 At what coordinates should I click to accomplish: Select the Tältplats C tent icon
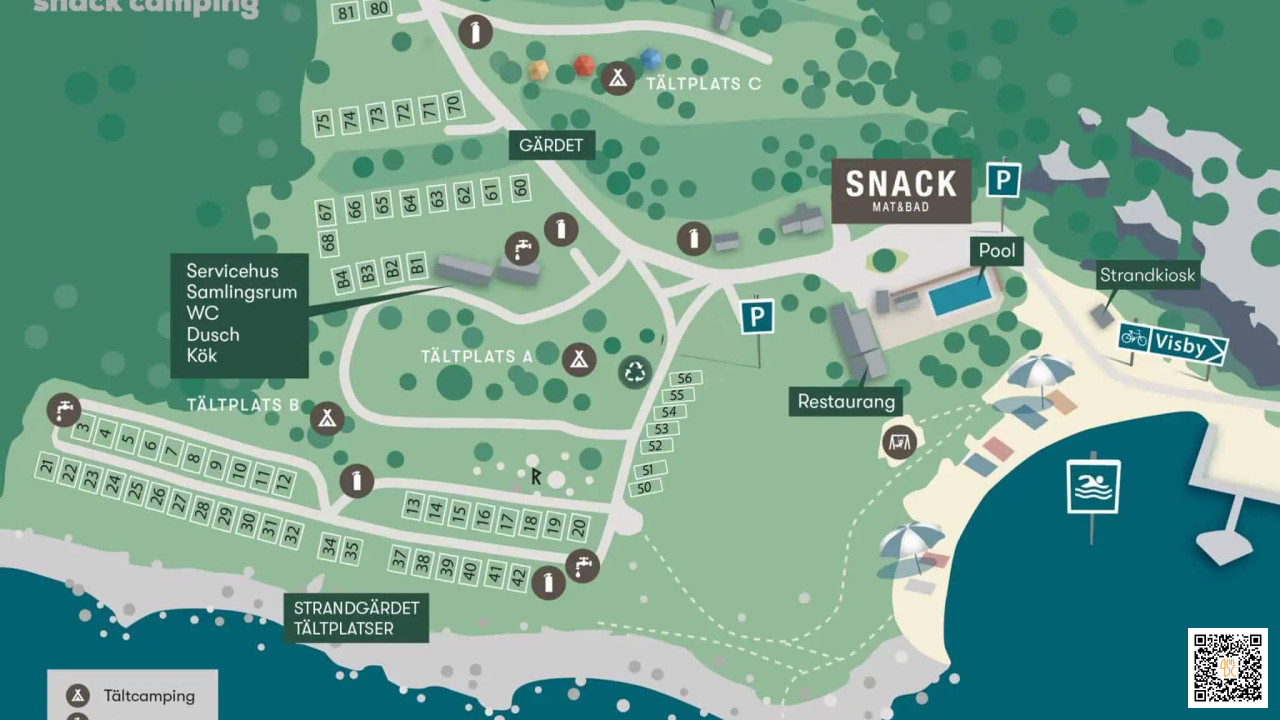pos(618,77)
